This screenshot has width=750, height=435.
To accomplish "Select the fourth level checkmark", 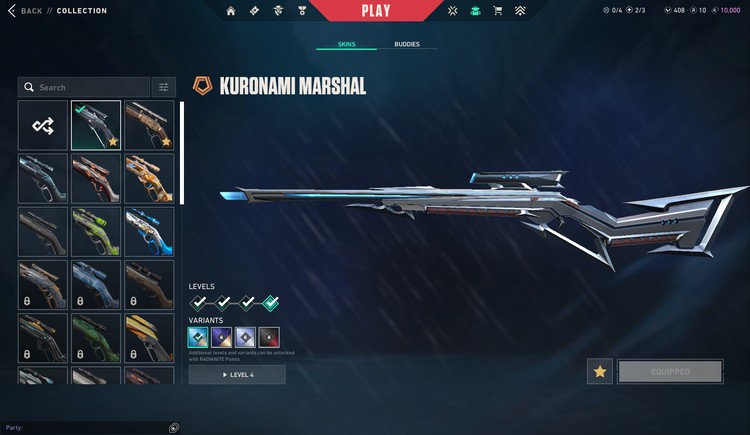I will 270,302.
